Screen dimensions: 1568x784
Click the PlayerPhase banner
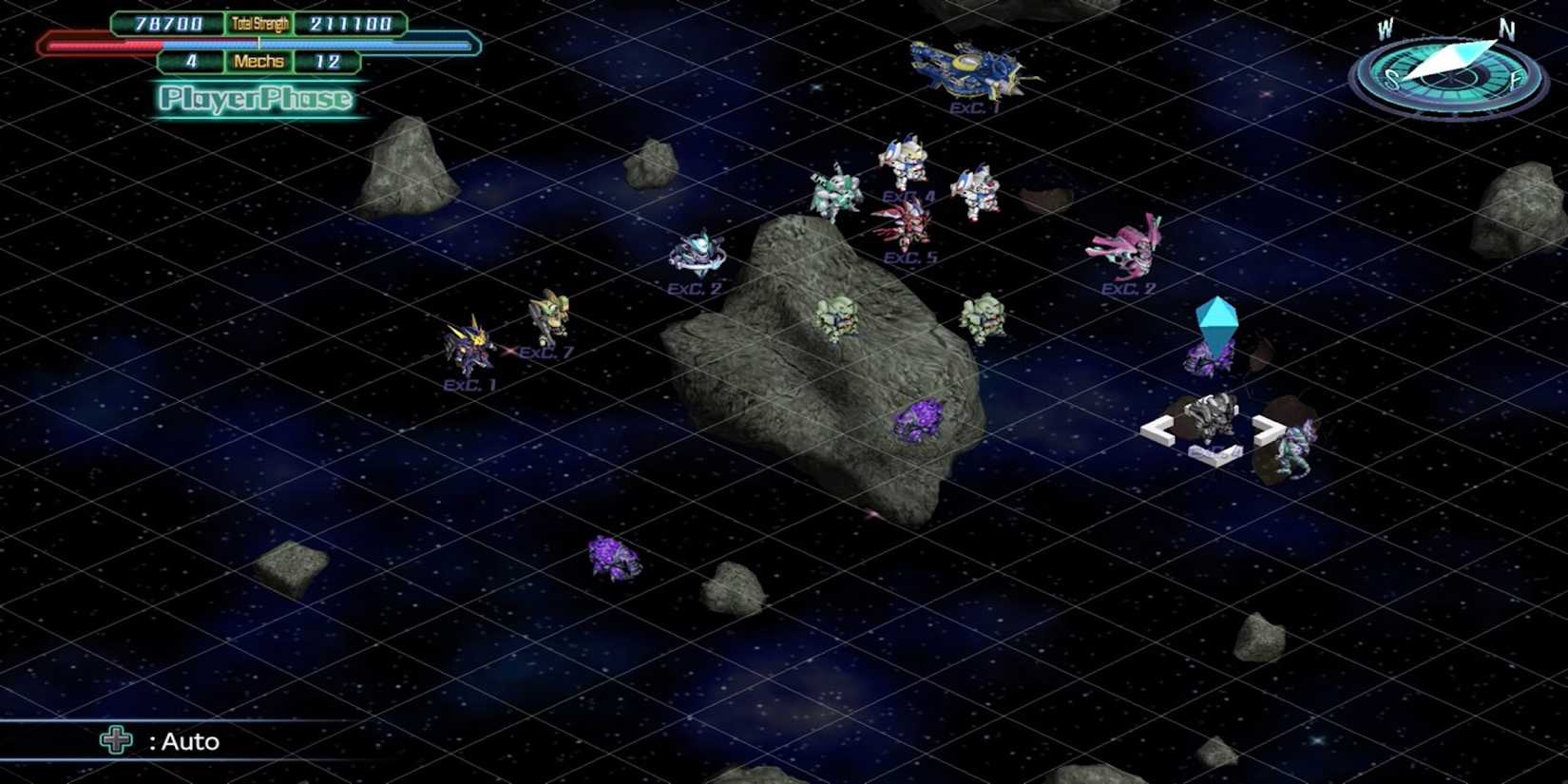click(x=257, y=98)
